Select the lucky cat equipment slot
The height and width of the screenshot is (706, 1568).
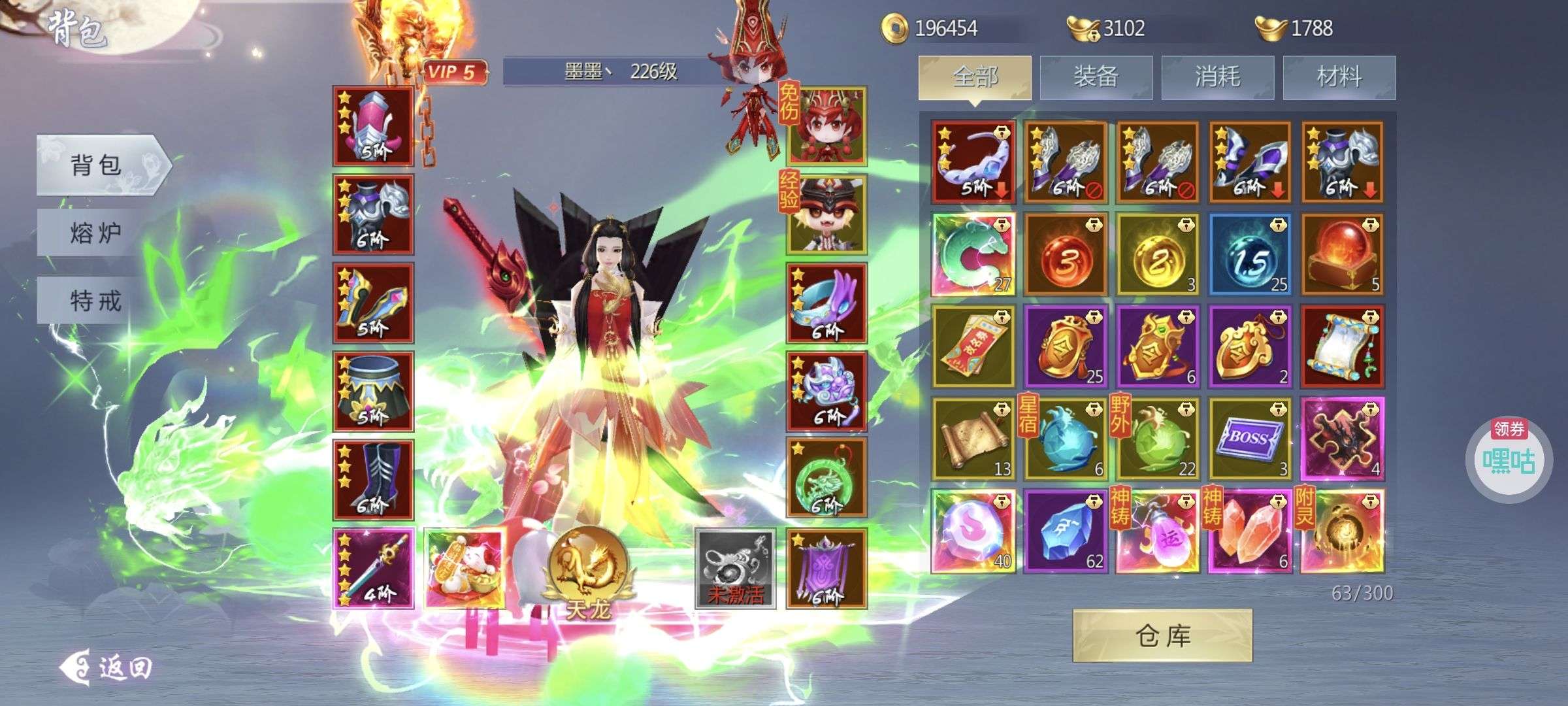pos(465,569)
